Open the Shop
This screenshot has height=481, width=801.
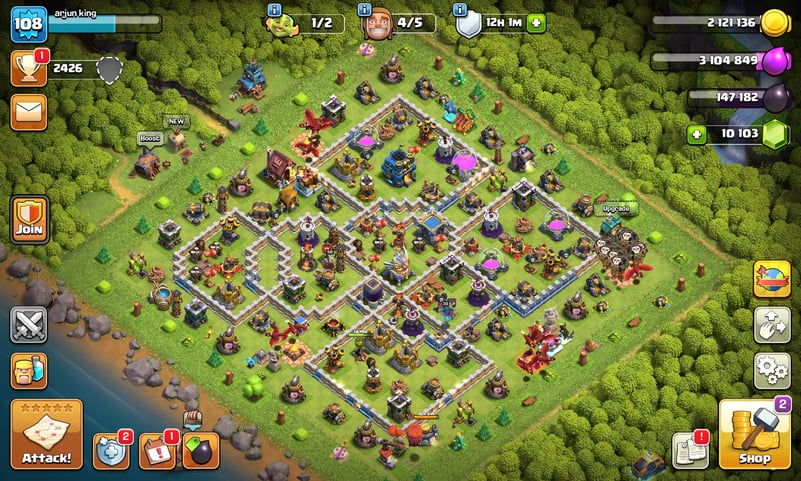(x=754, y=436)
